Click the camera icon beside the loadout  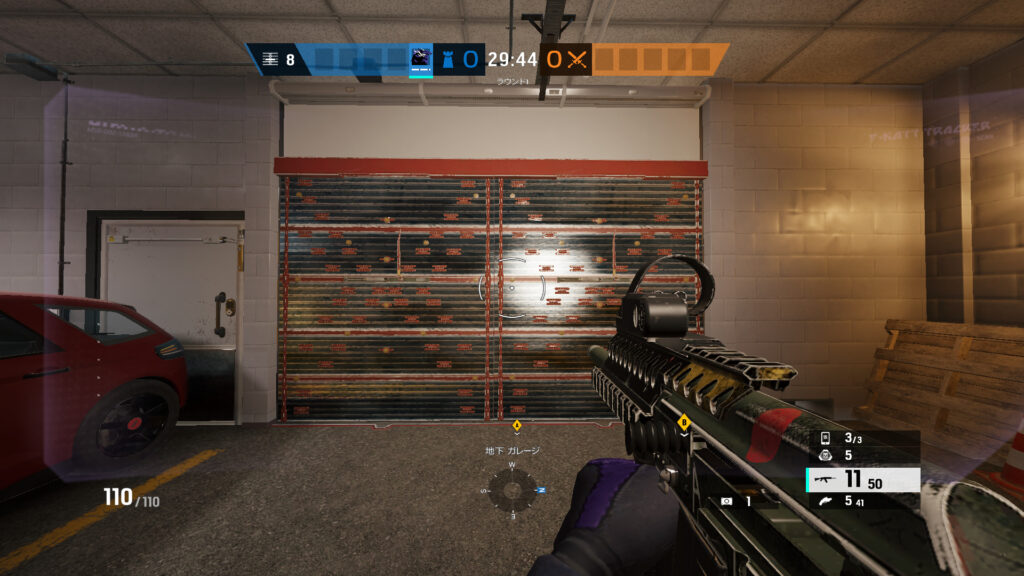pyautogui.click(x=725, y=501)
